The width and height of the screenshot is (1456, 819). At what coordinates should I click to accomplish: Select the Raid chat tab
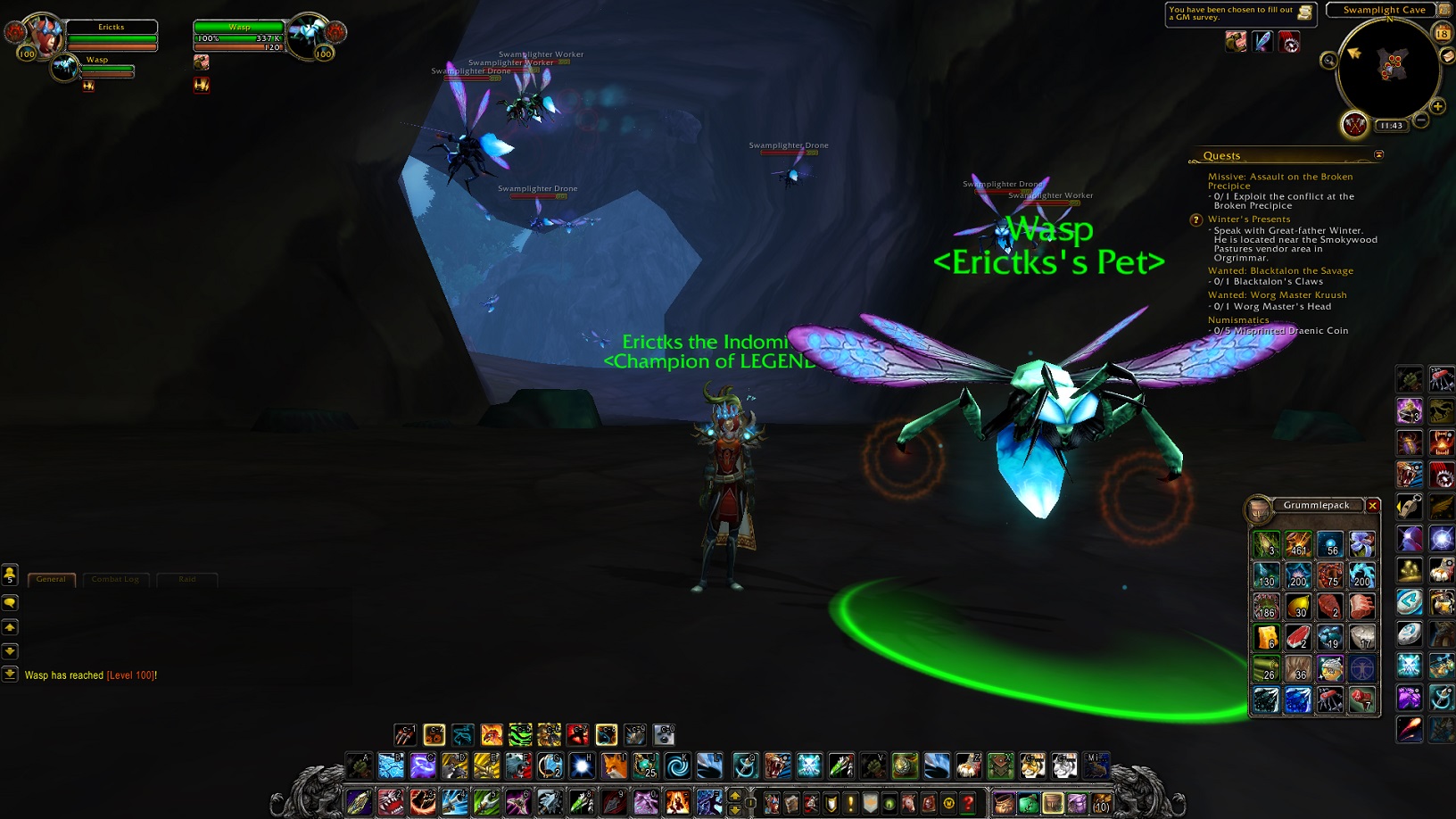[187, 579]
